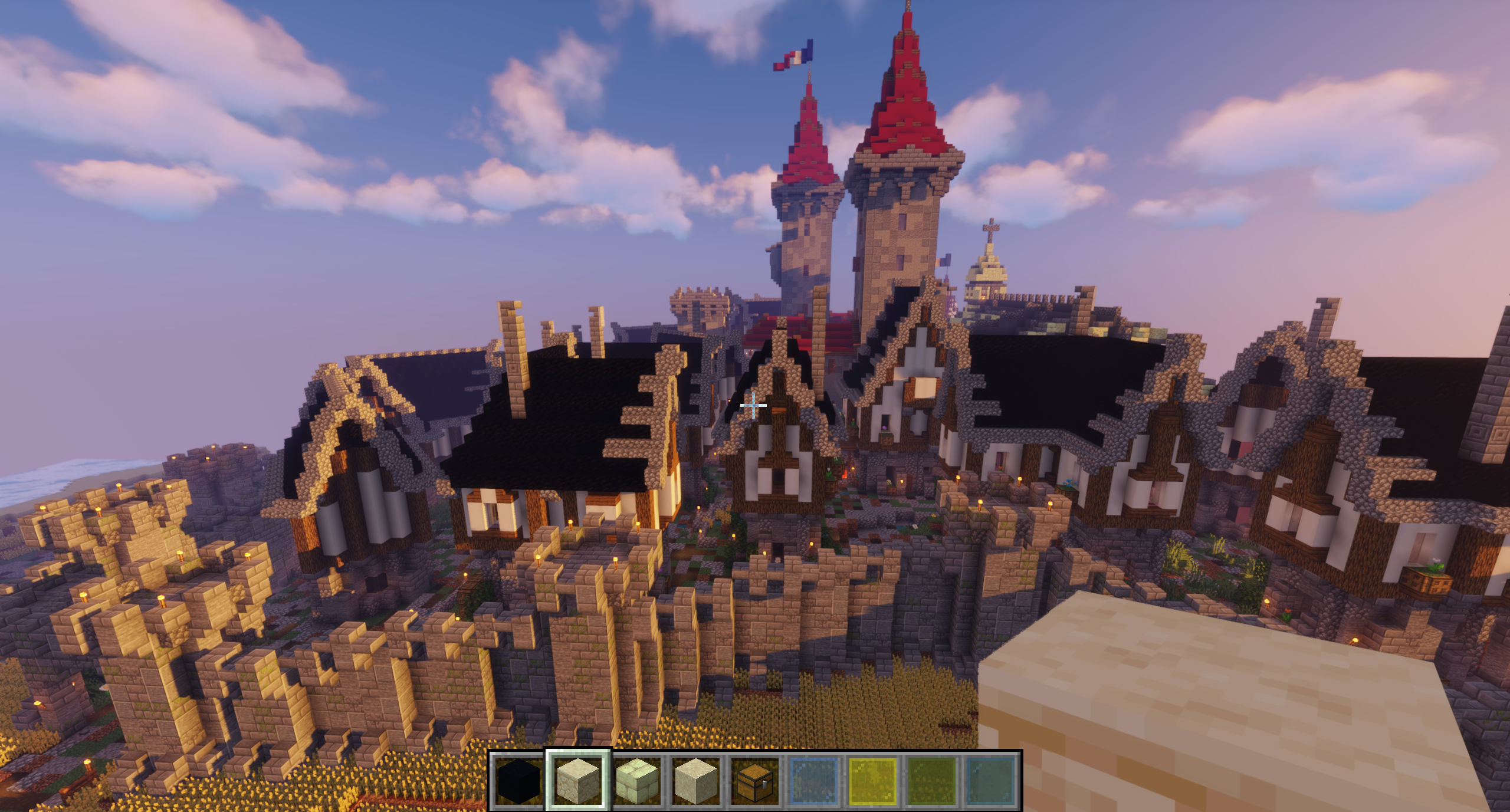1510x812 pixels.
Task: Select the blue stained glass slot
Action: [x=814, y=781]
